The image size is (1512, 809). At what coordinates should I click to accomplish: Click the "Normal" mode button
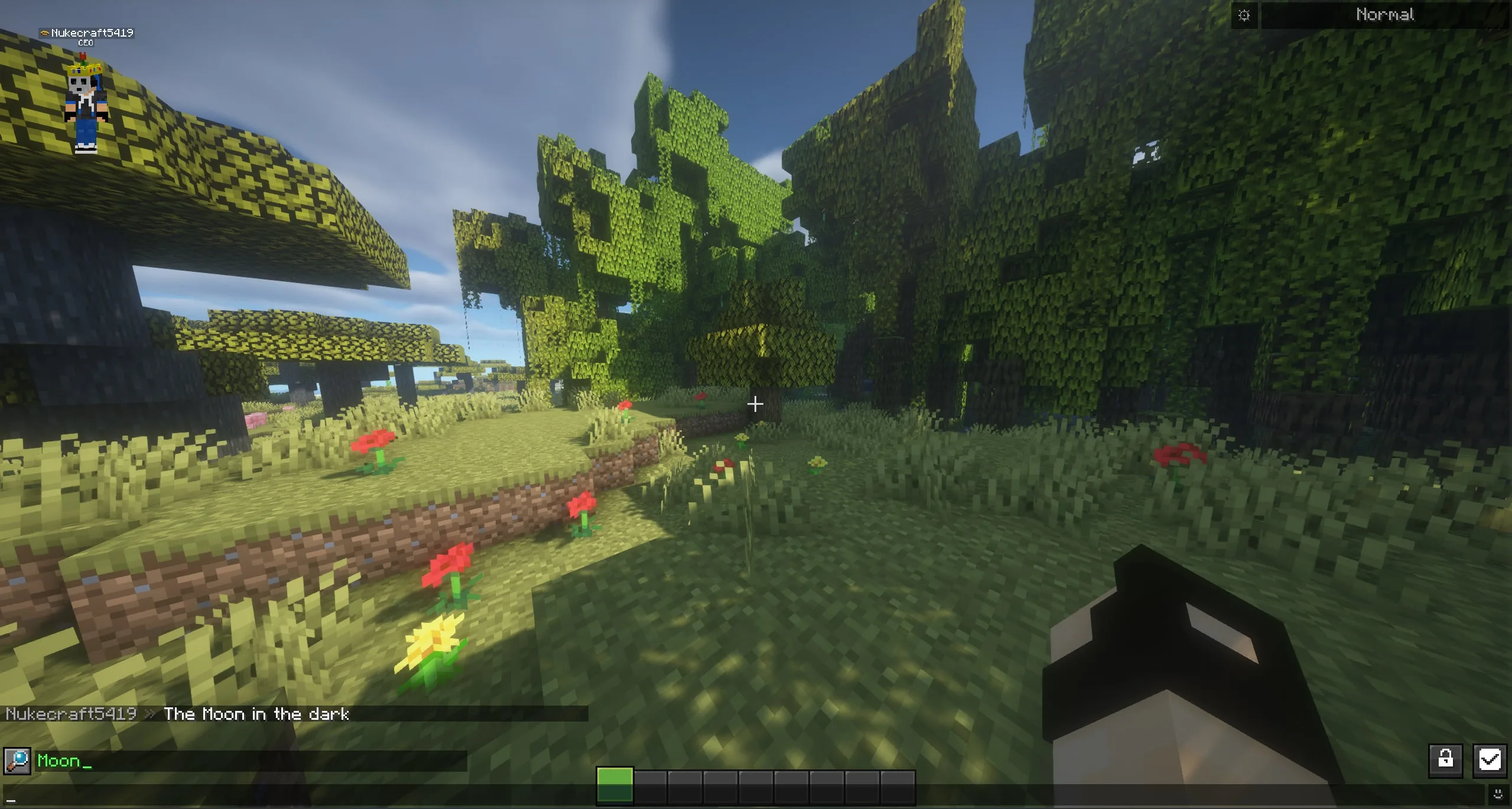click(x=1384, y=15)
